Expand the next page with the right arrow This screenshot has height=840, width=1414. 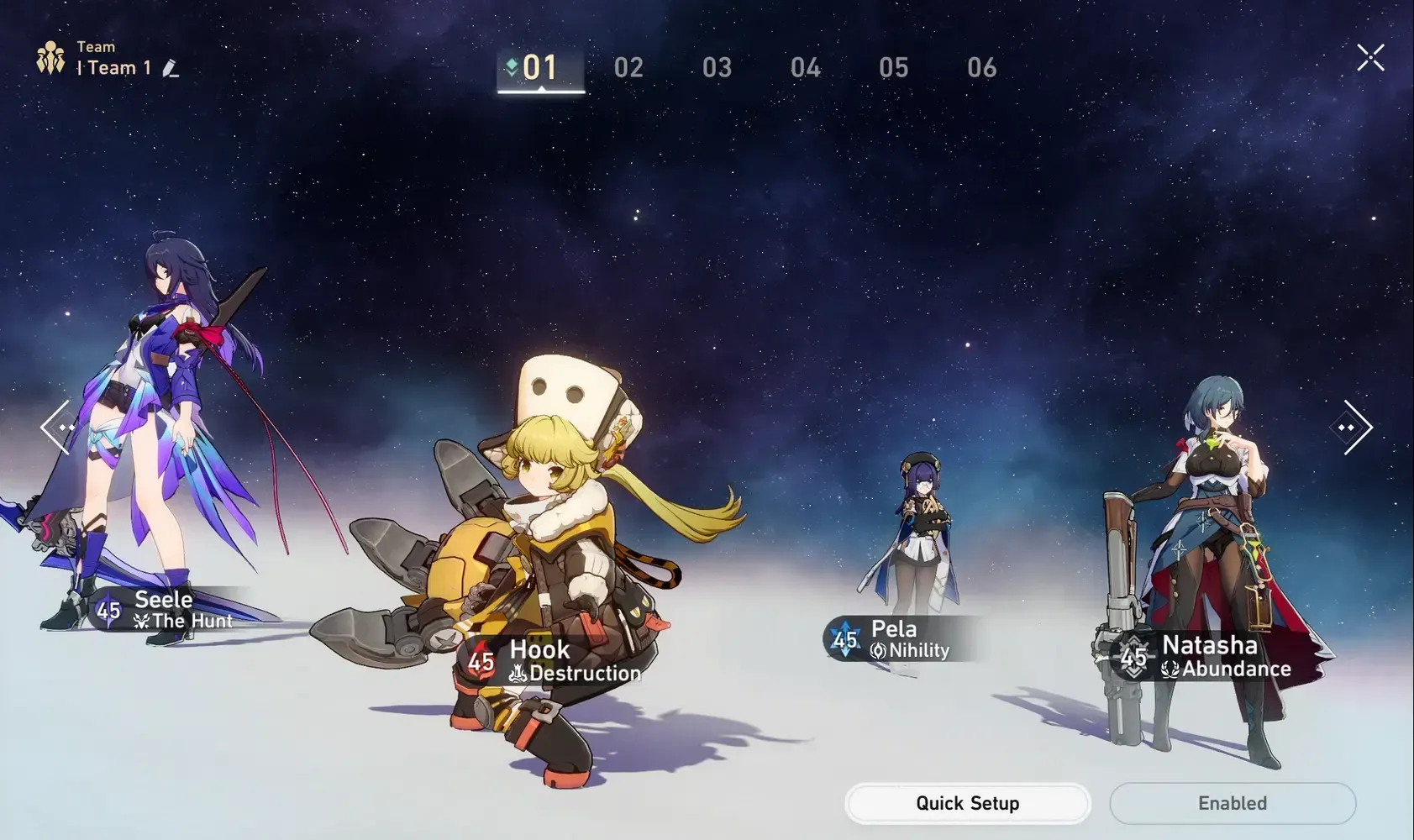tap(1354, 427)
